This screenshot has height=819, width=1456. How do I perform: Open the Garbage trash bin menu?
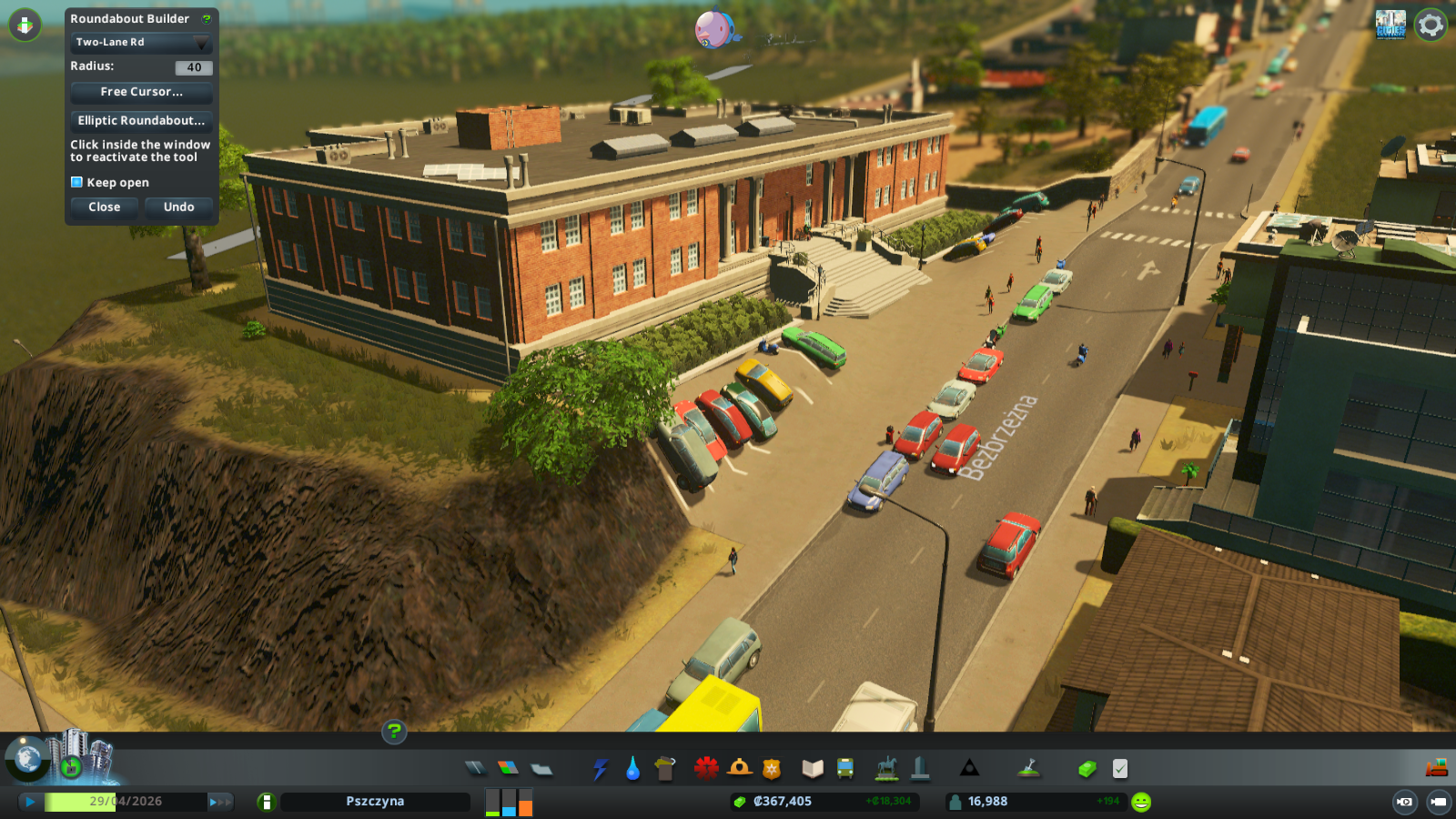click(x=665, y=769)
